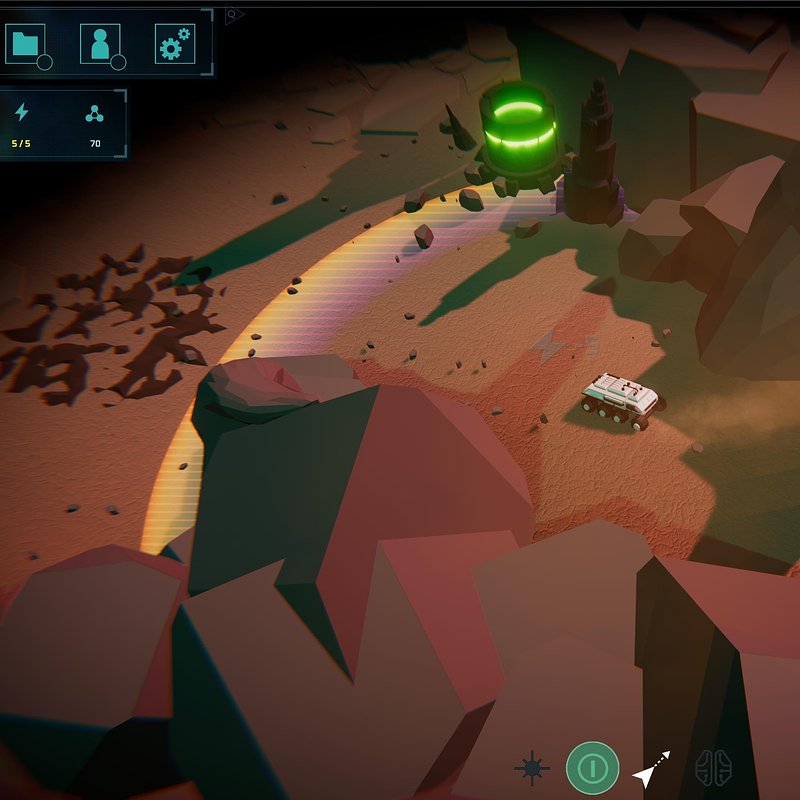Open the person profile panel
The image size is (800, 800).
pyautogui.click(x=99, y=44)
